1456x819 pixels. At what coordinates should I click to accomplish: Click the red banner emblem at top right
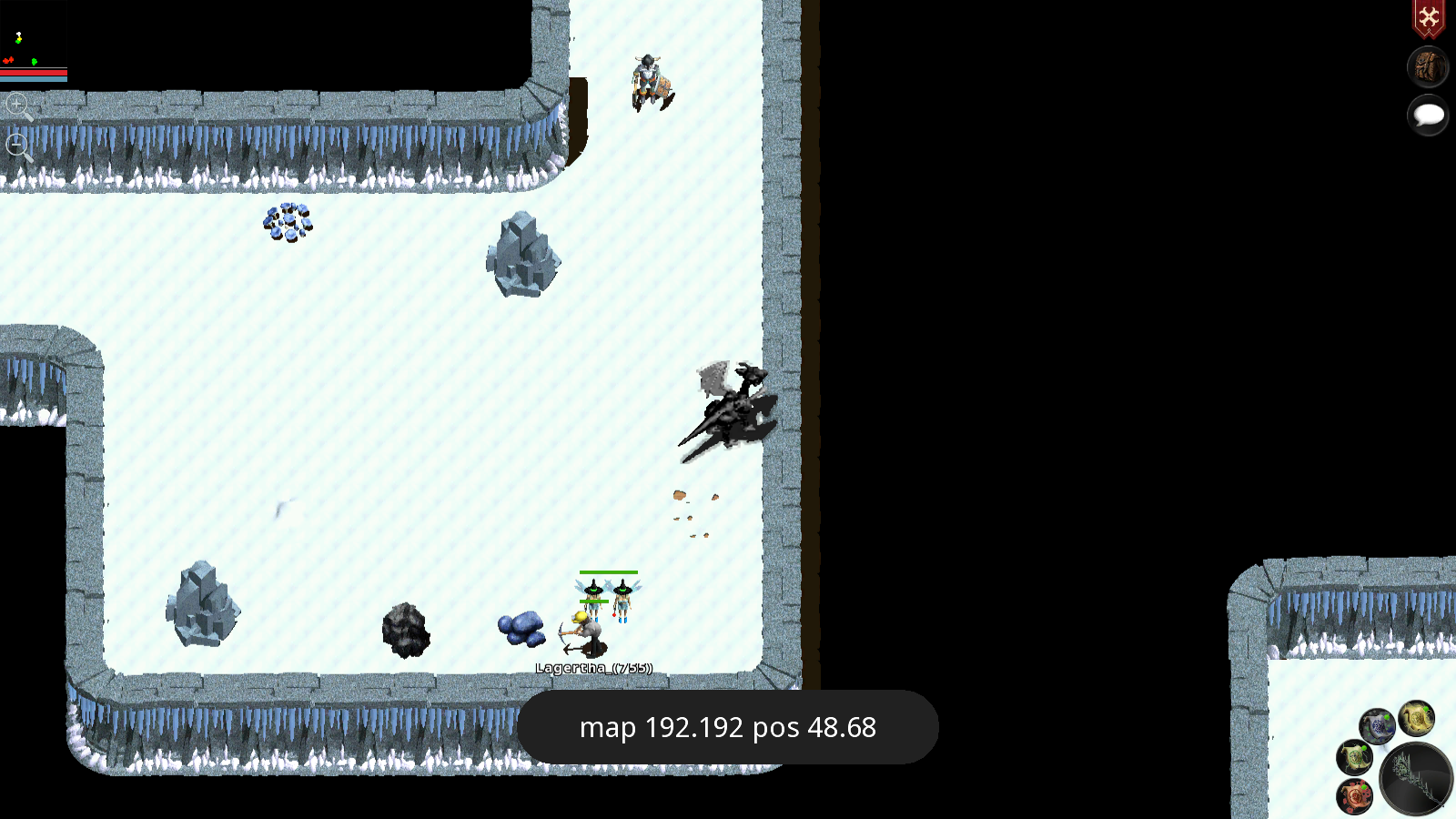click(x=1430, y=16)
